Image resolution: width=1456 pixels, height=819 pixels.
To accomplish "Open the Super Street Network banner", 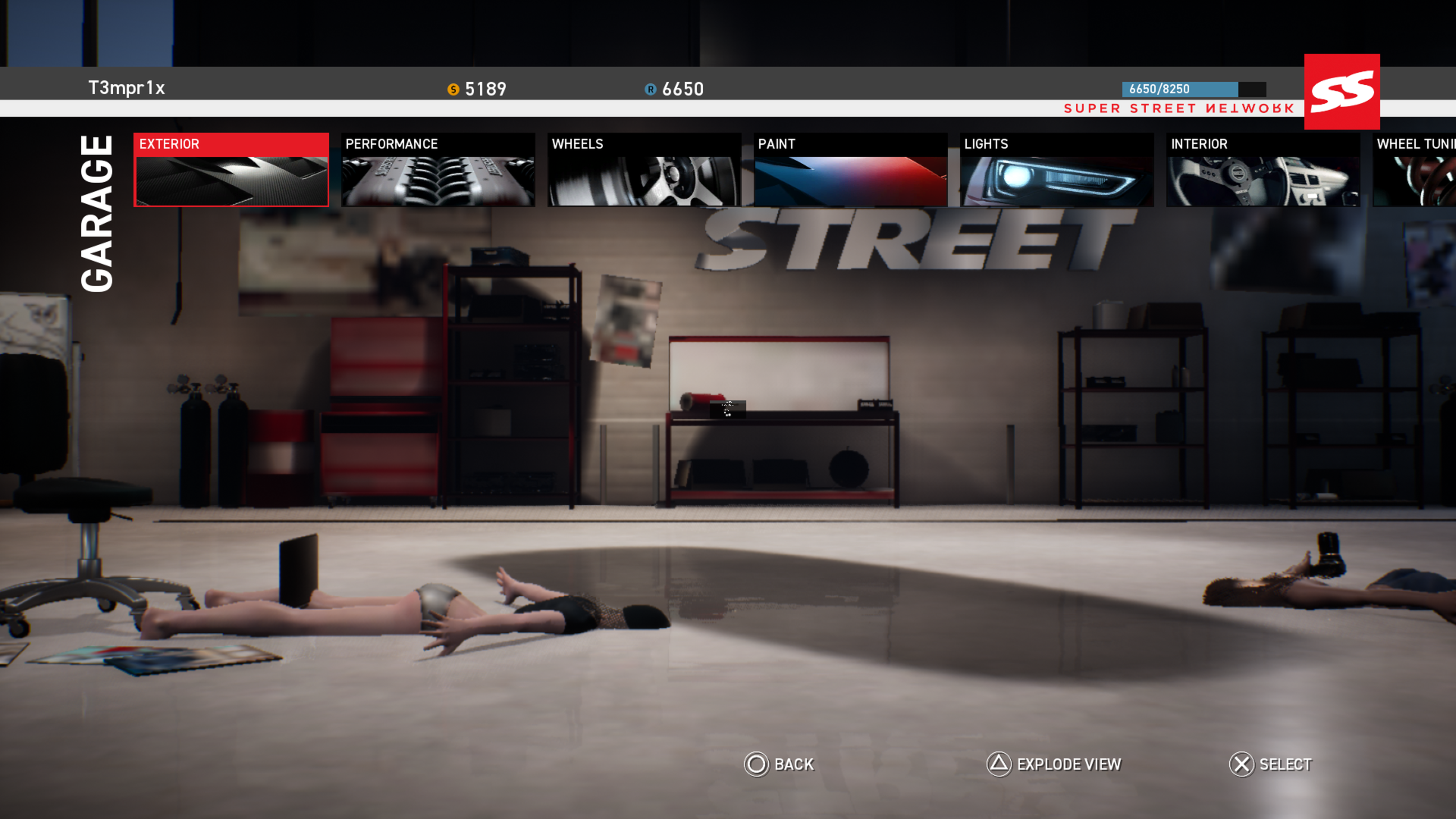I will pyautogui.click(x=1178, y=108).
